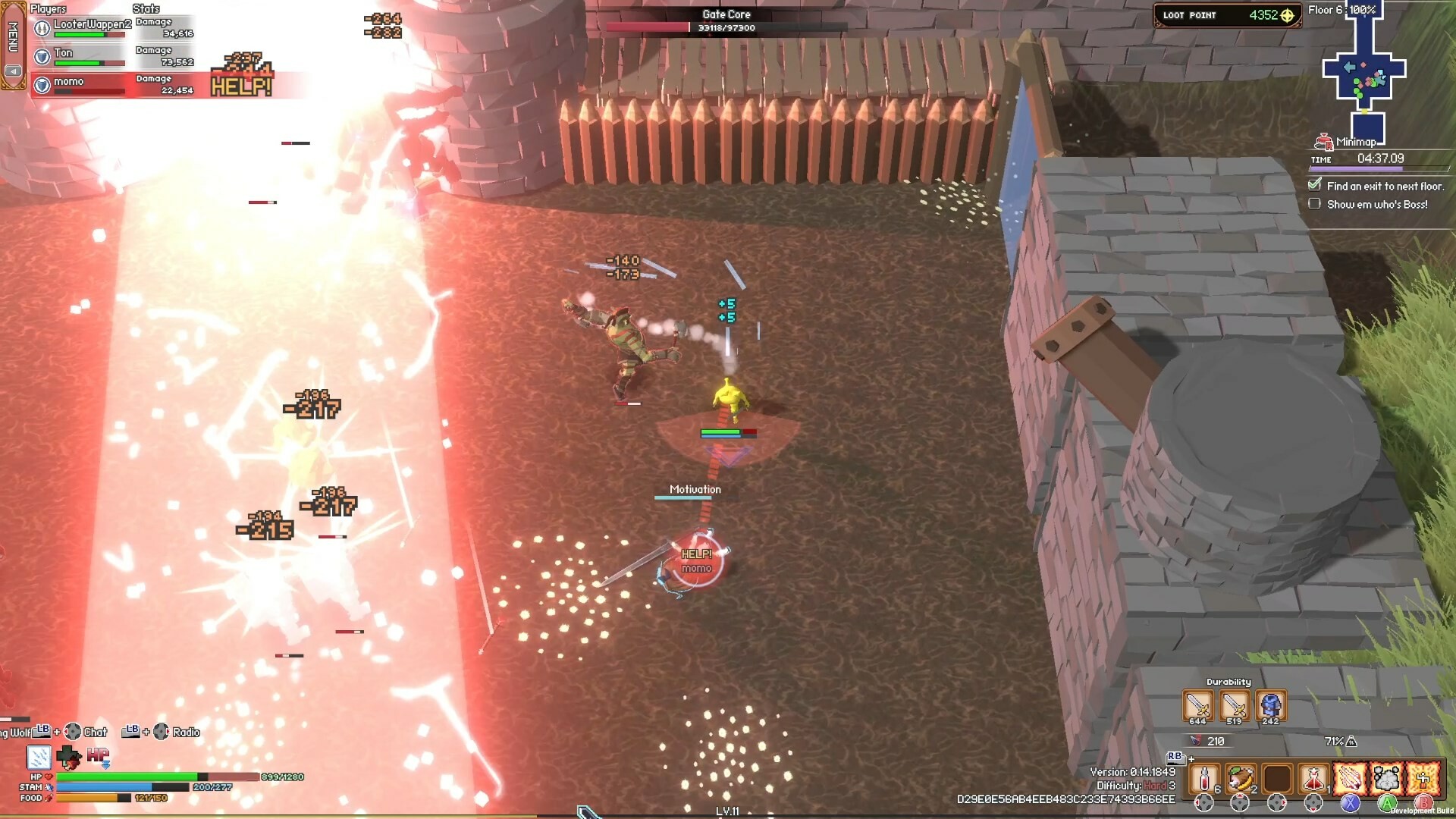1456x819 pixels.
Task: Check the 'Show em who's Boss!' objective
Action: click(1314, 203)
